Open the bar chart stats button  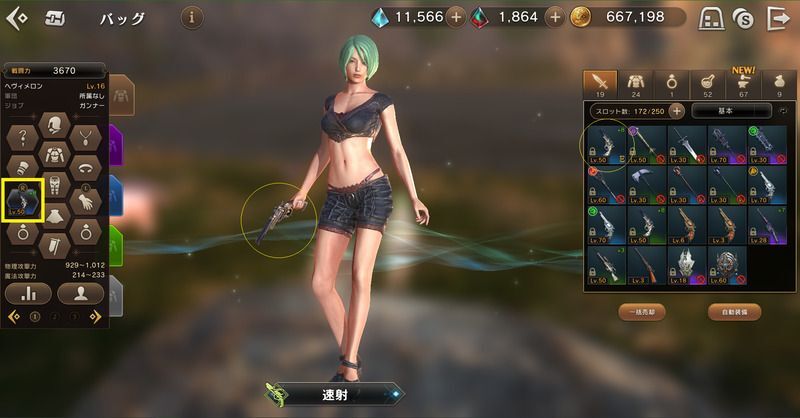point(28,294)
